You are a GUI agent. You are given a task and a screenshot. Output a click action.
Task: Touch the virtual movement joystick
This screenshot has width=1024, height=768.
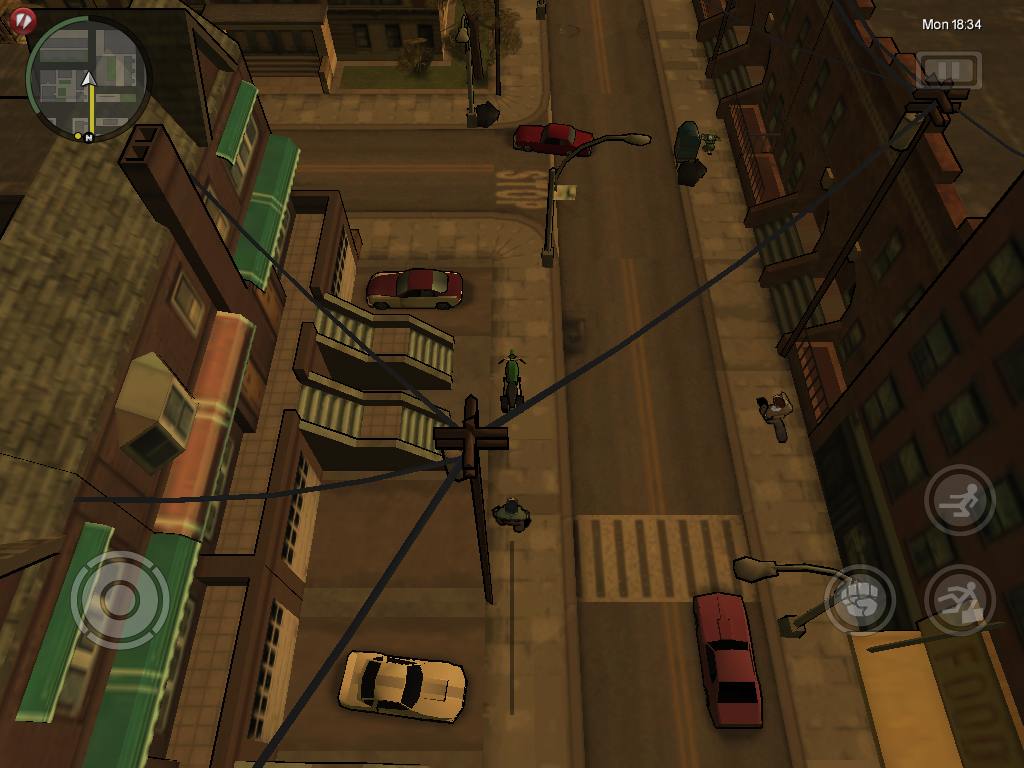120,600
